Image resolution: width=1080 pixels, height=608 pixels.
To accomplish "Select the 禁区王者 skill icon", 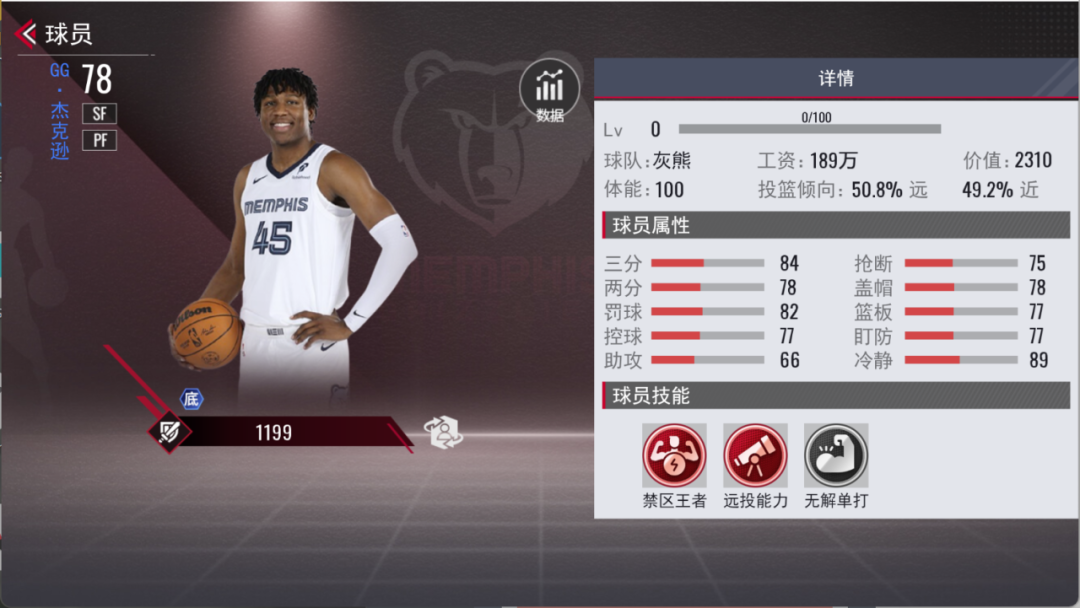I will pyautogui.click(x=674, y=456).
